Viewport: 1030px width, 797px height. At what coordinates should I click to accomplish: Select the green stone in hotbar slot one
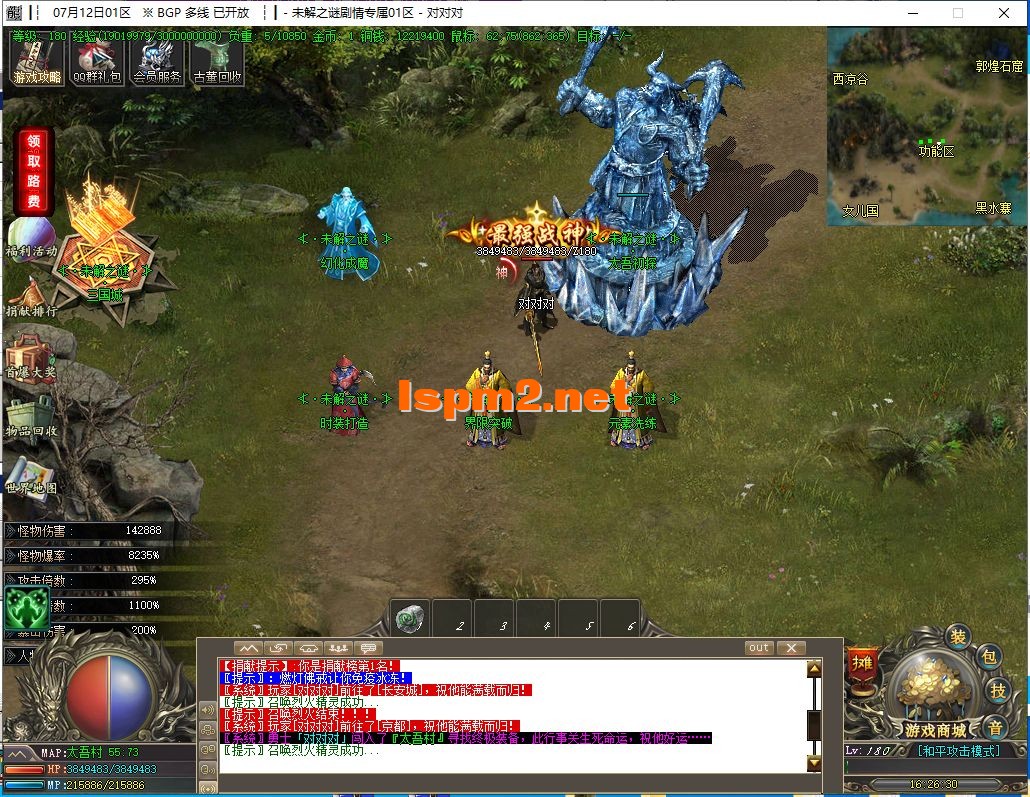[408, 619]
